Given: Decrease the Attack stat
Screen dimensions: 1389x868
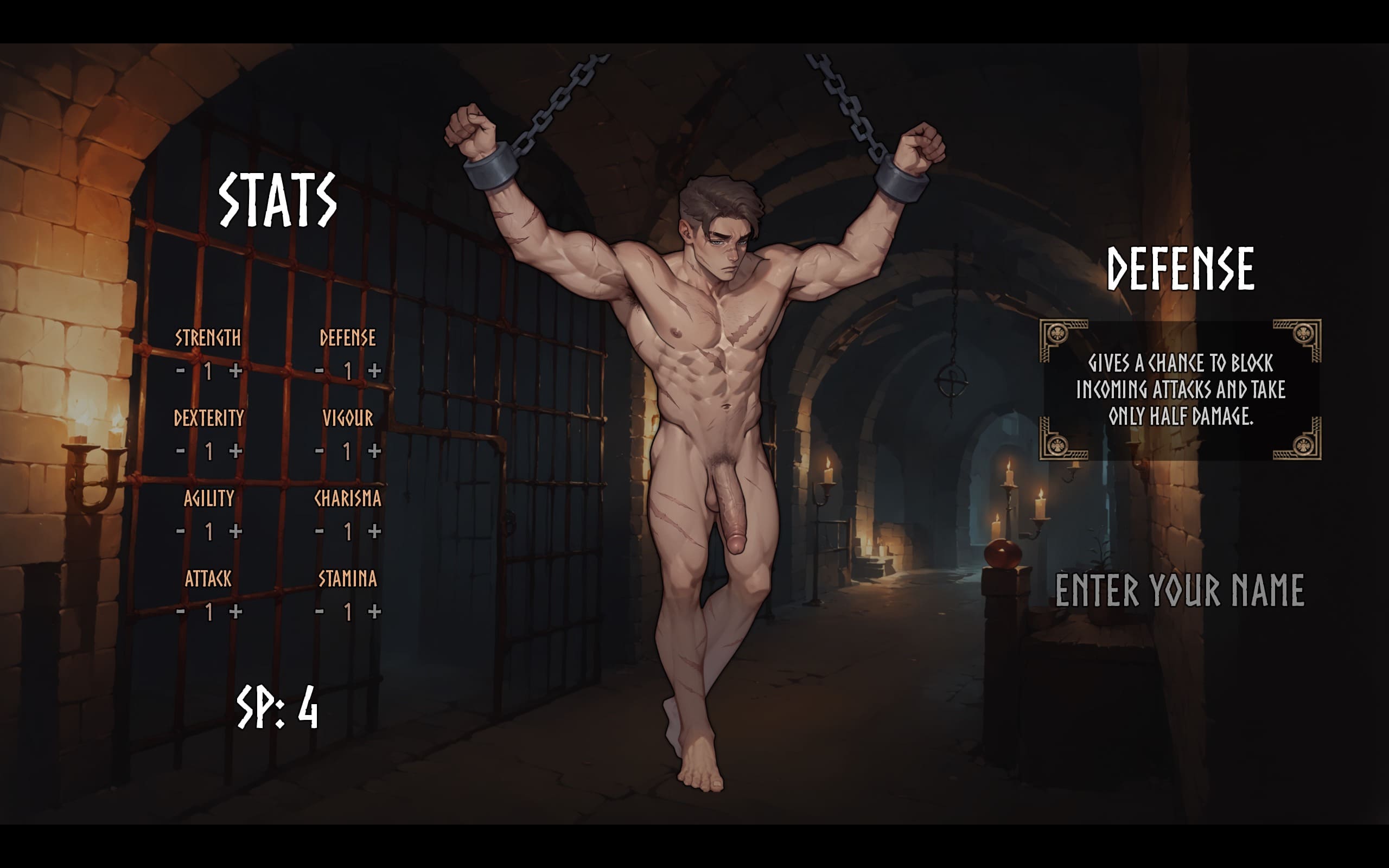Looking at the screenshot, I should (181, 612).
